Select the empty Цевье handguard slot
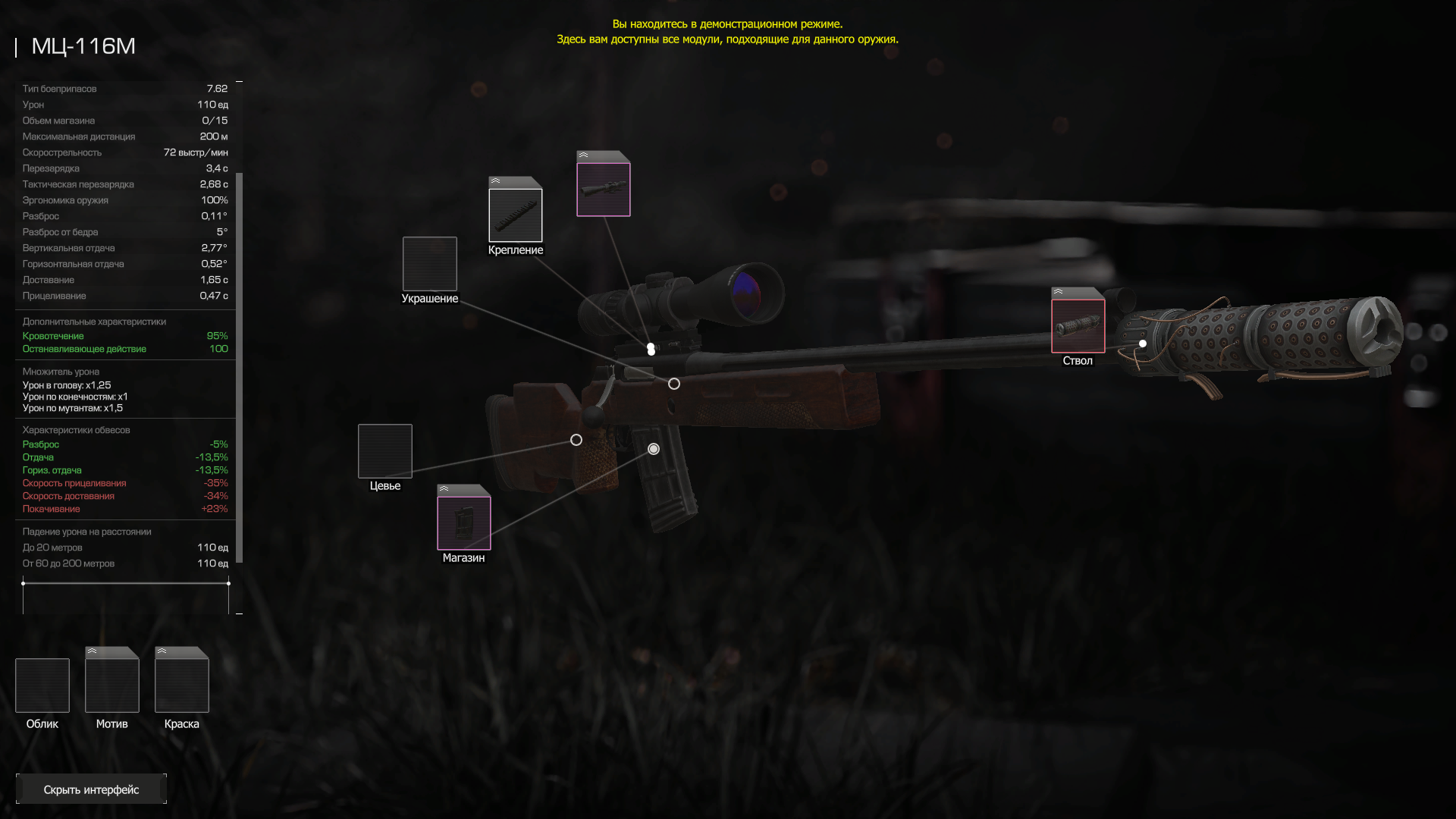Screen dimensions: 1456x819 [385, 451]
